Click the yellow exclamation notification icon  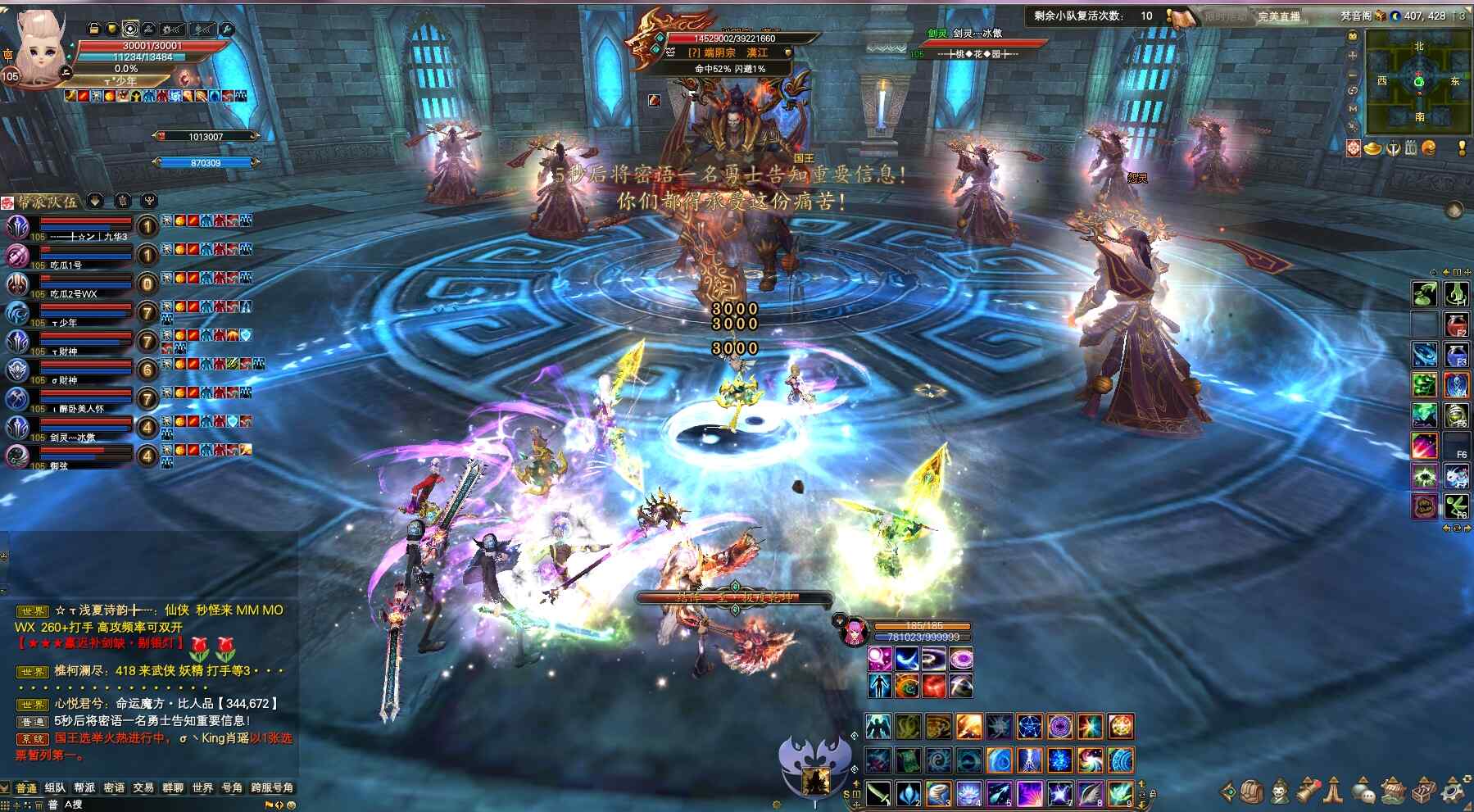click(x=1462, y=148)
